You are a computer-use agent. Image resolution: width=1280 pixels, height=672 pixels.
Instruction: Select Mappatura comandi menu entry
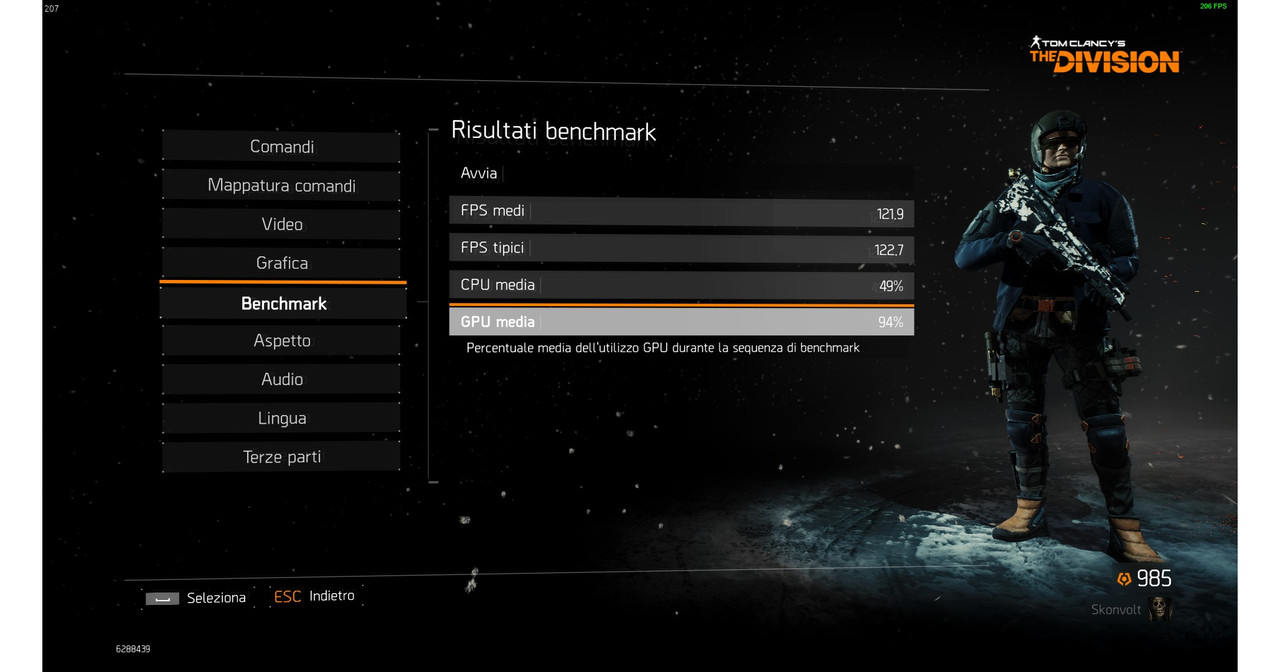pos(282,186)
